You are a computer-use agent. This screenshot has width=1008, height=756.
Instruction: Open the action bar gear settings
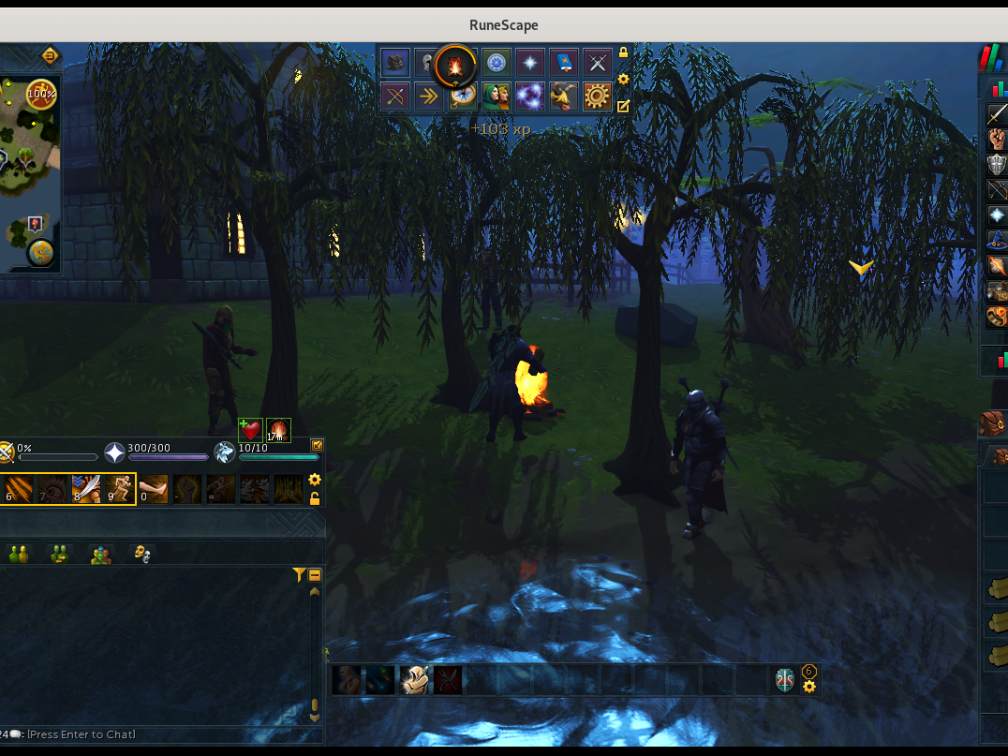(315, 480)
